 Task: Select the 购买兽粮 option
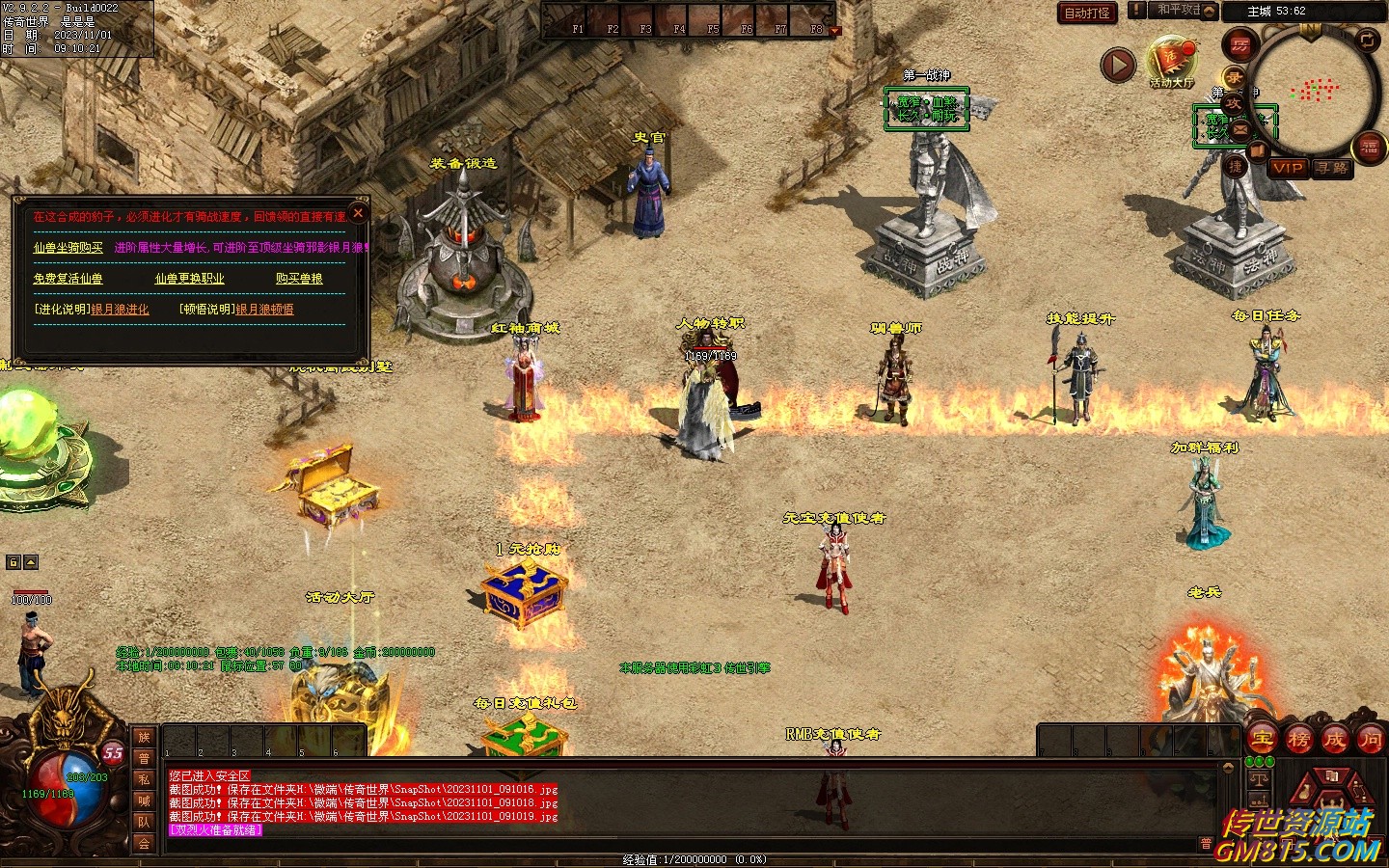tap(299, 279)
